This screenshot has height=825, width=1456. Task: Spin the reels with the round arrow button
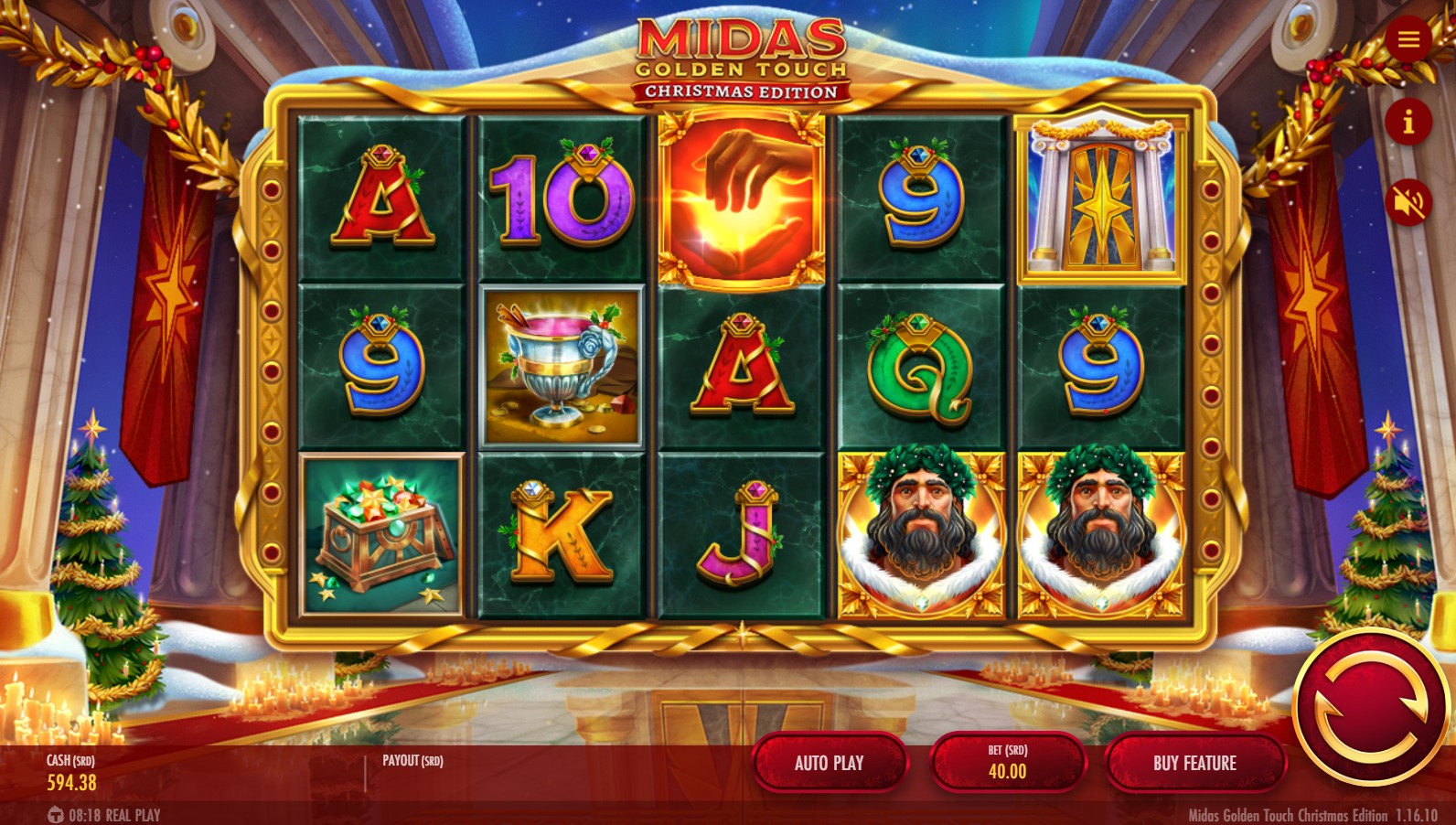1370,707
